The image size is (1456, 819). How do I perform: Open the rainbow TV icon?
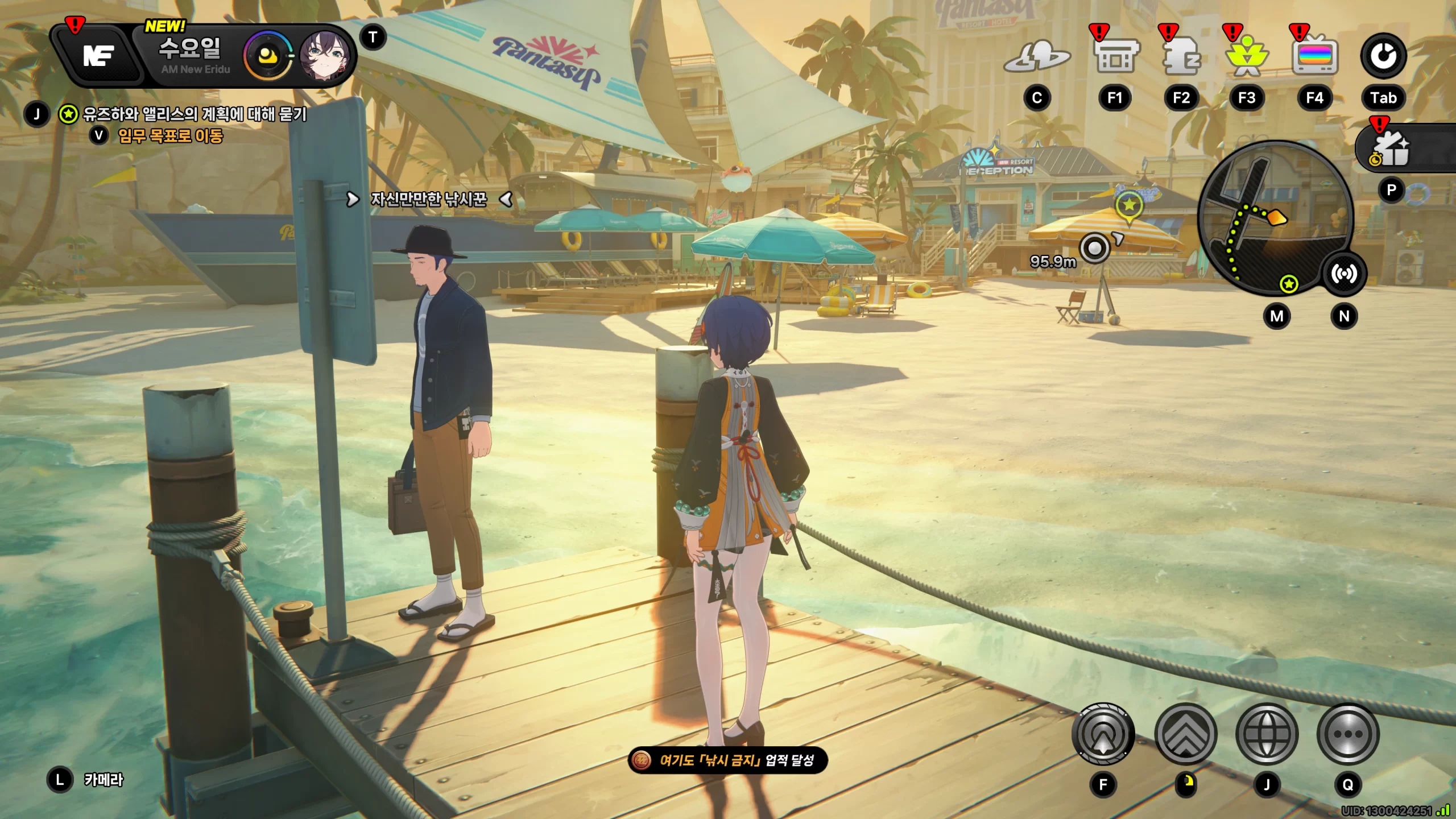point(1314,57)
